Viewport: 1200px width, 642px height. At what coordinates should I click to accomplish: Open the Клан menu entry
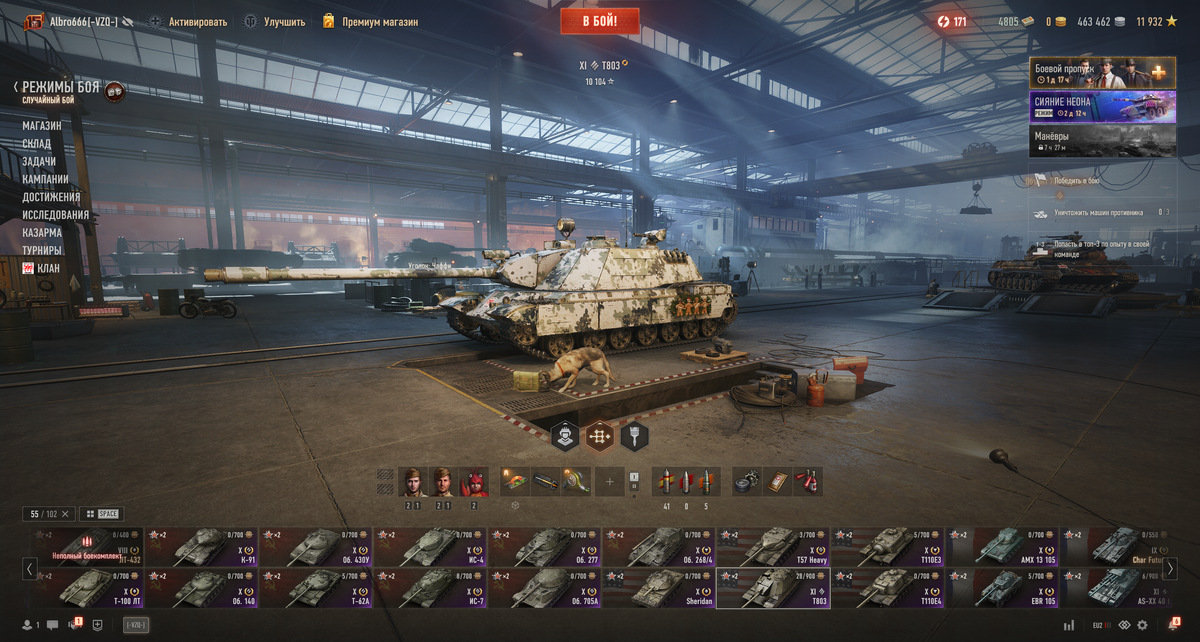(48, 268)
